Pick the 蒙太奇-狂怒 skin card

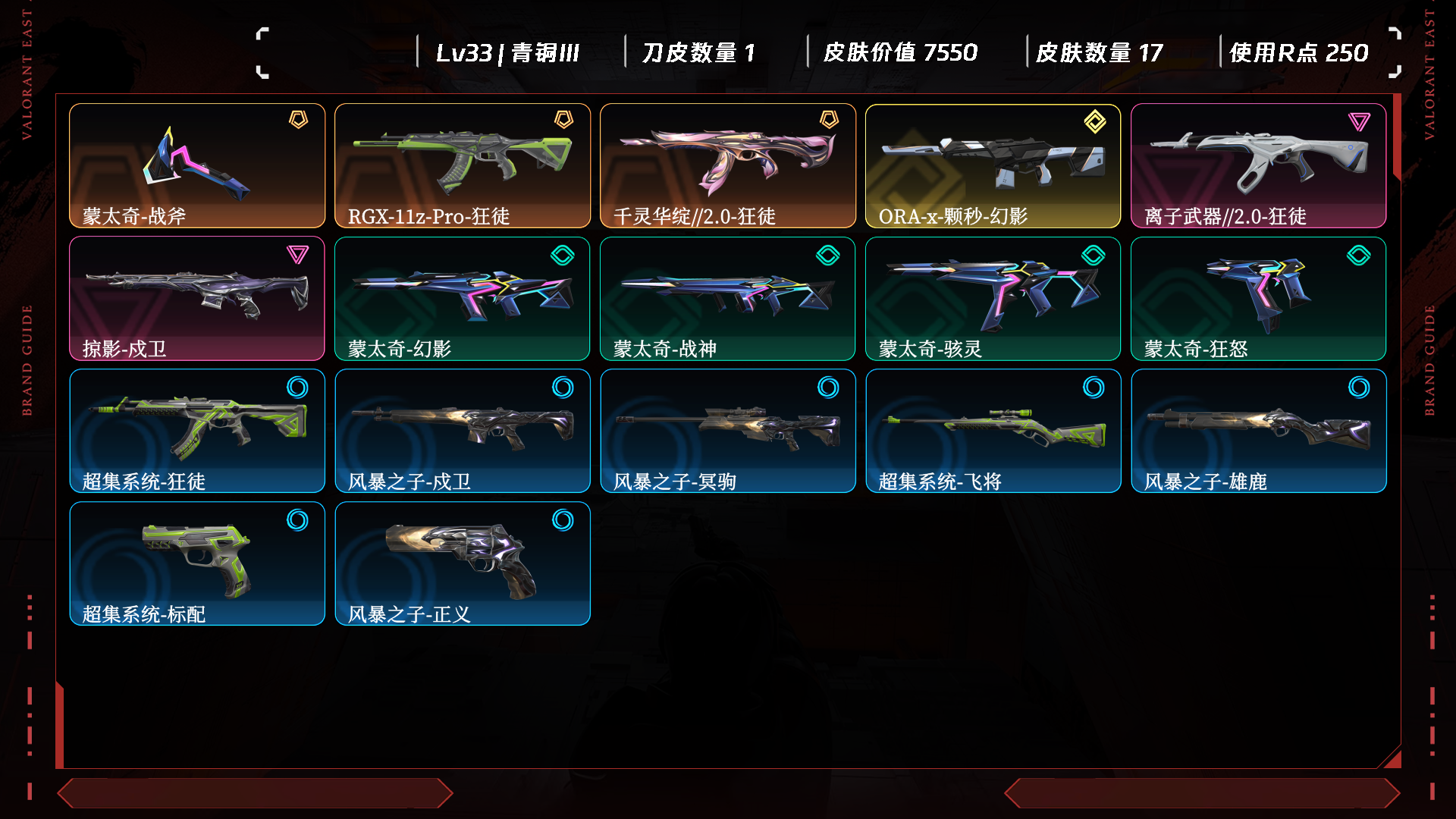tap(1258, 298)
